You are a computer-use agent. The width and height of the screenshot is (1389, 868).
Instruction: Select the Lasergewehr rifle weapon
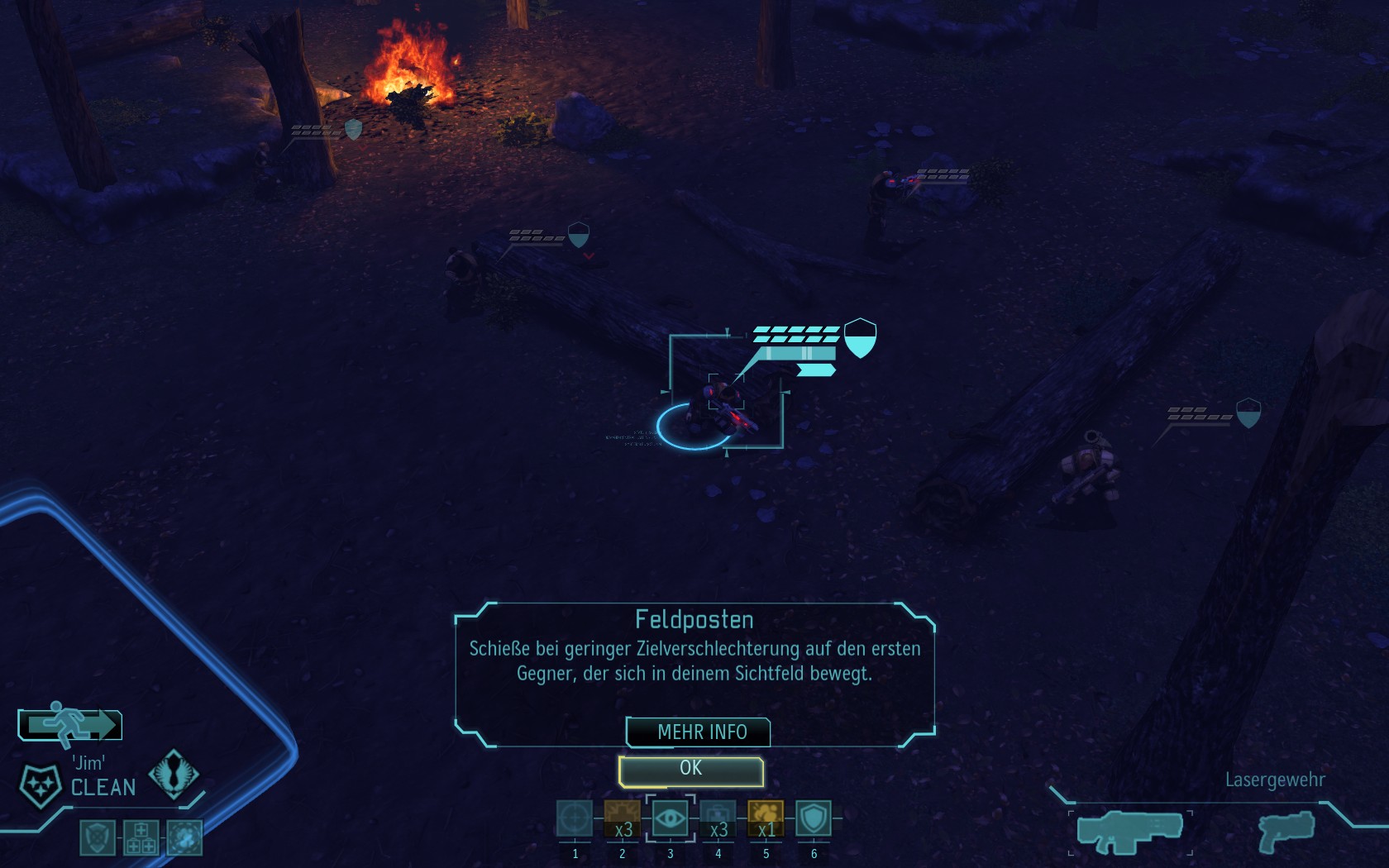coord(1130,831)
